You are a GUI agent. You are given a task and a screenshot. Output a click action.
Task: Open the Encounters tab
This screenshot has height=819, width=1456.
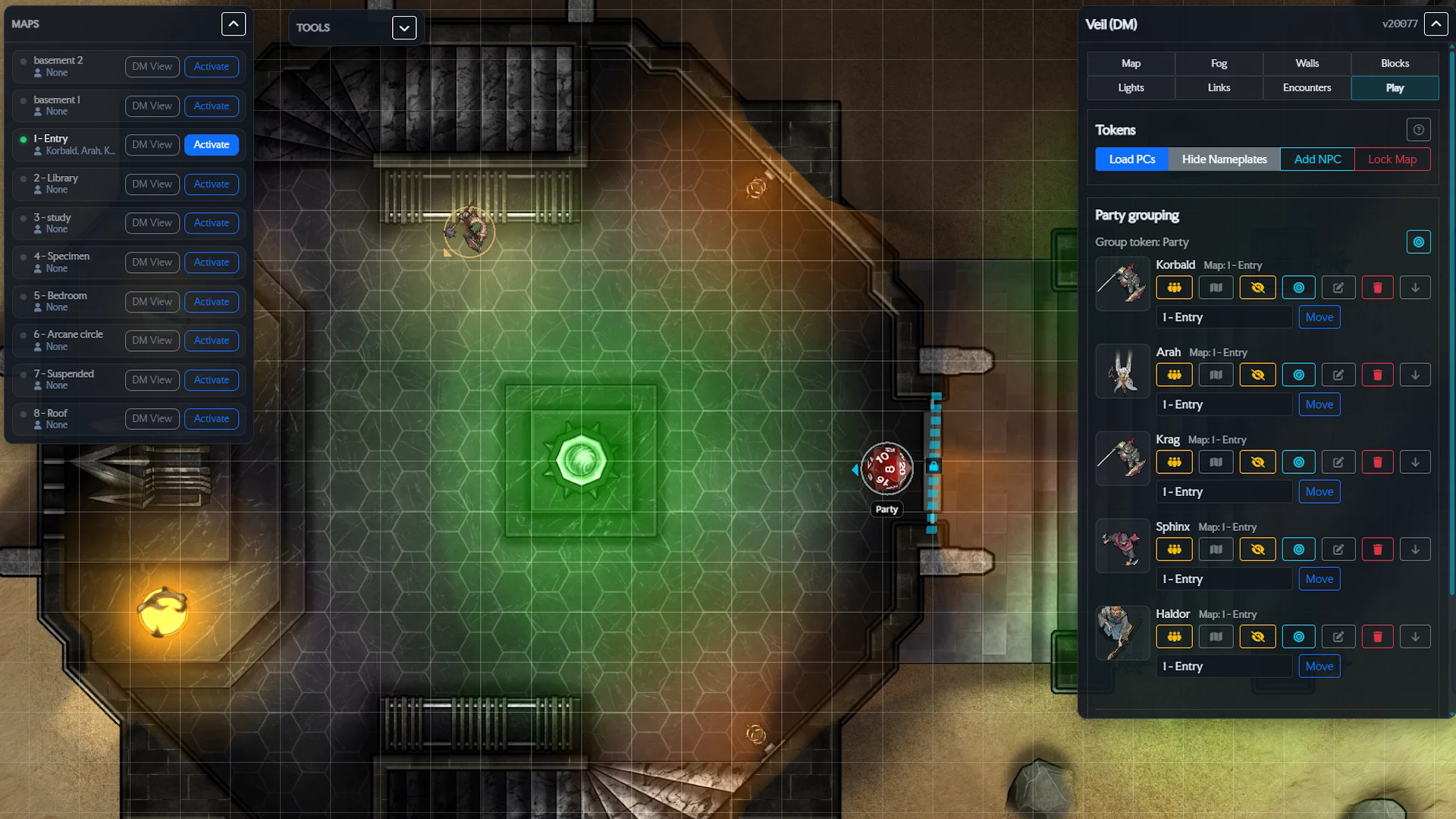click(1306, 88)
